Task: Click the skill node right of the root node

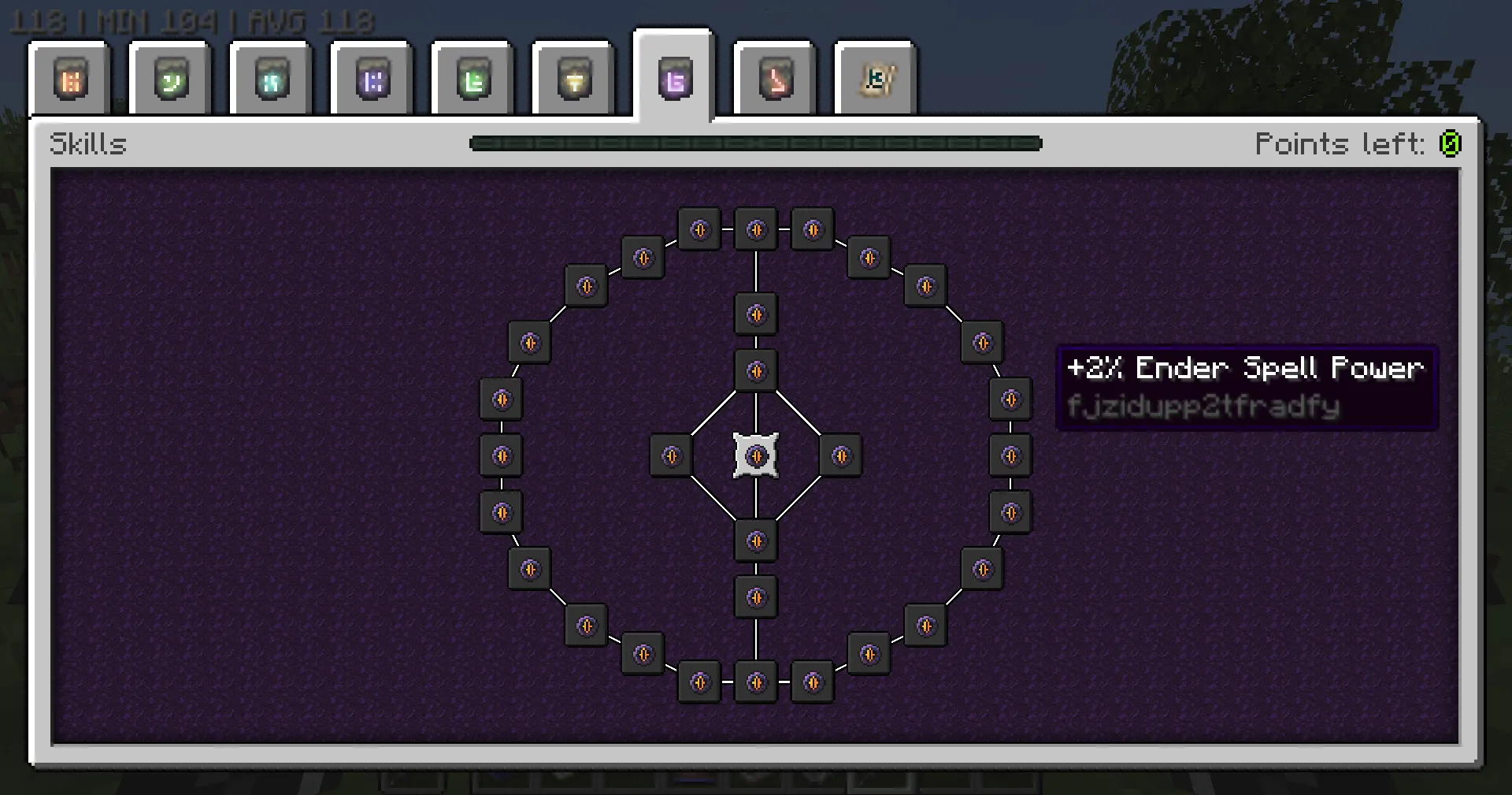Action: click(x=839, y=455)
